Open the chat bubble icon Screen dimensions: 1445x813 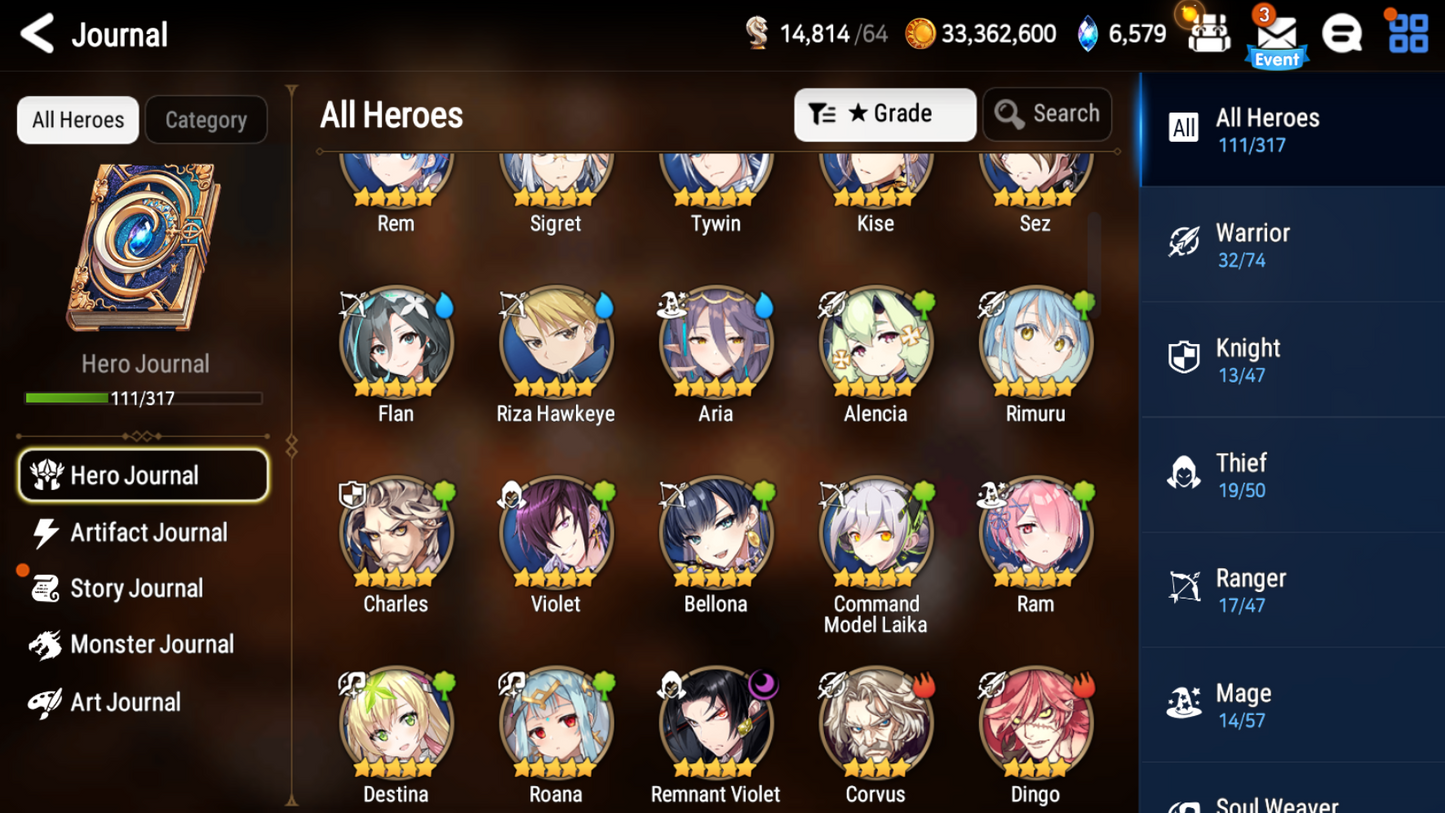(x=1342, y=33)
